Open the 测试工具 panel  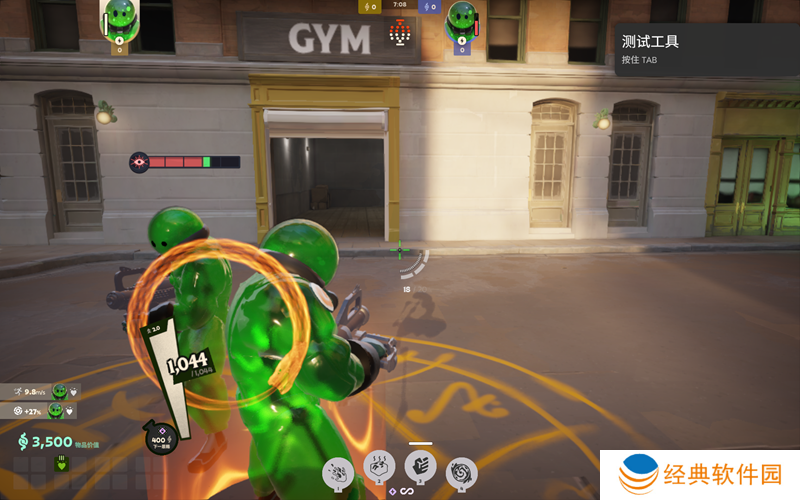click(706, 49)
